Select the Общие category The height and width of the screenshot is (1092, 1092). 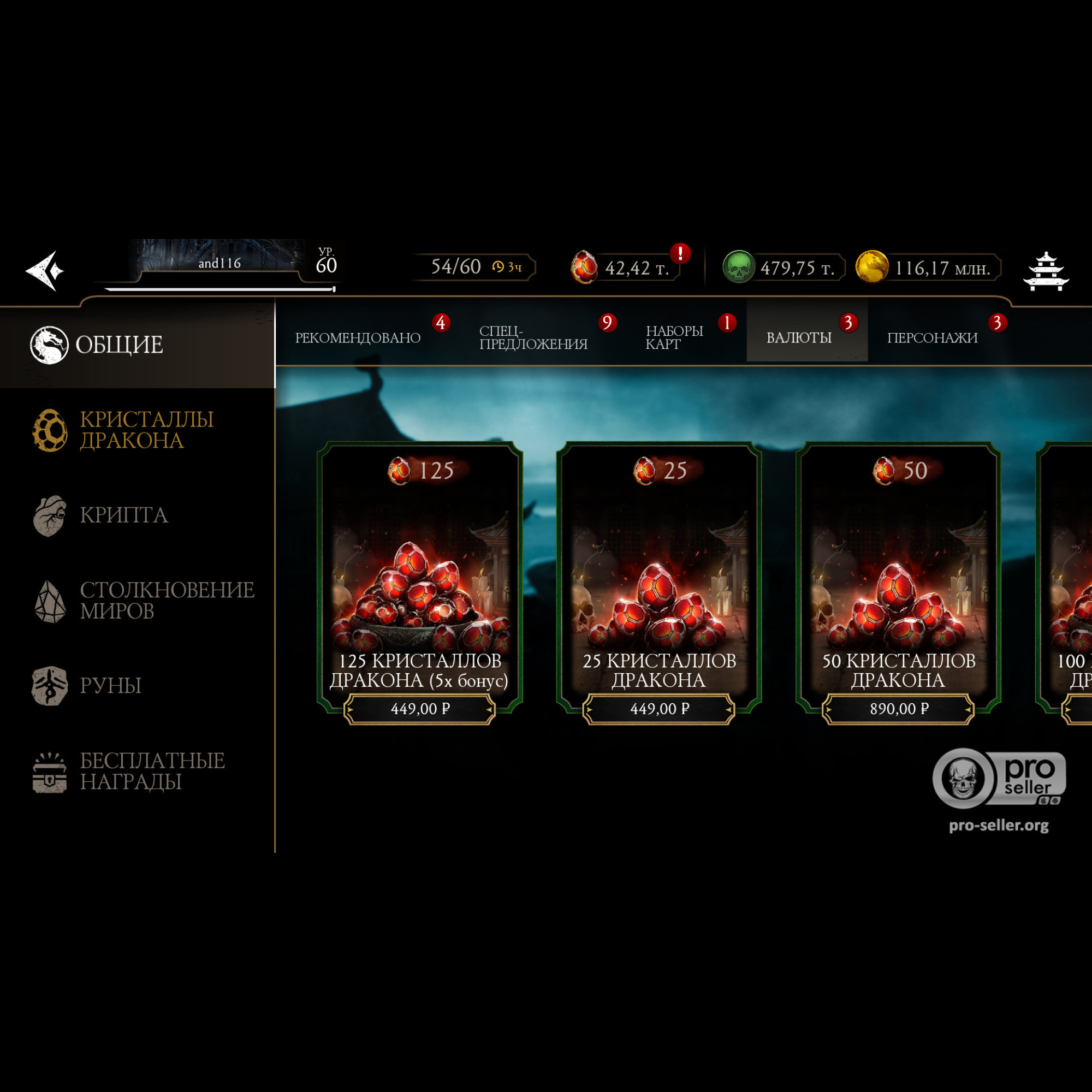point(118,345)
